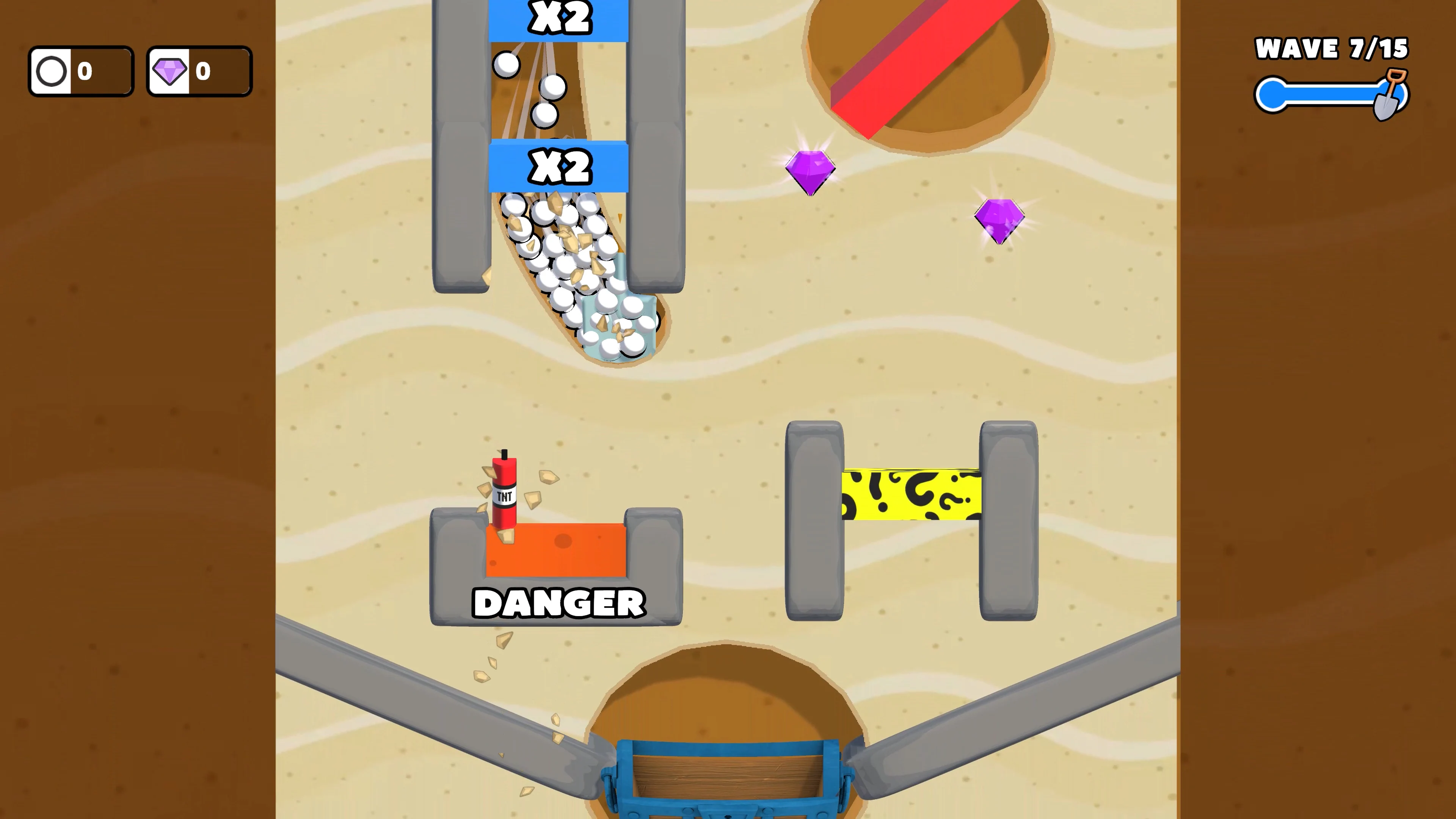Toggle the lower X2 multiplier gate
Screen dimensions: 1456x819
point(559,168)
